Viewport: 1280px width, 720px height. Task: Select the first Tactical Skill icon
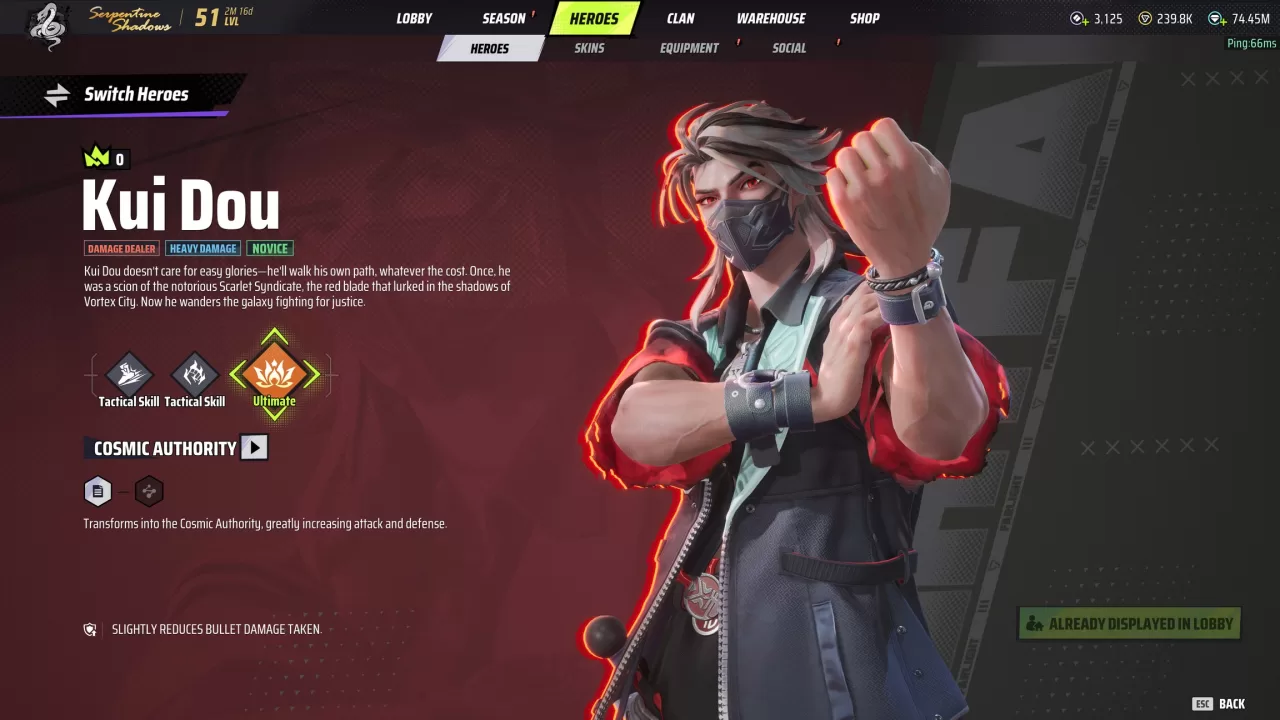(128, 375)
